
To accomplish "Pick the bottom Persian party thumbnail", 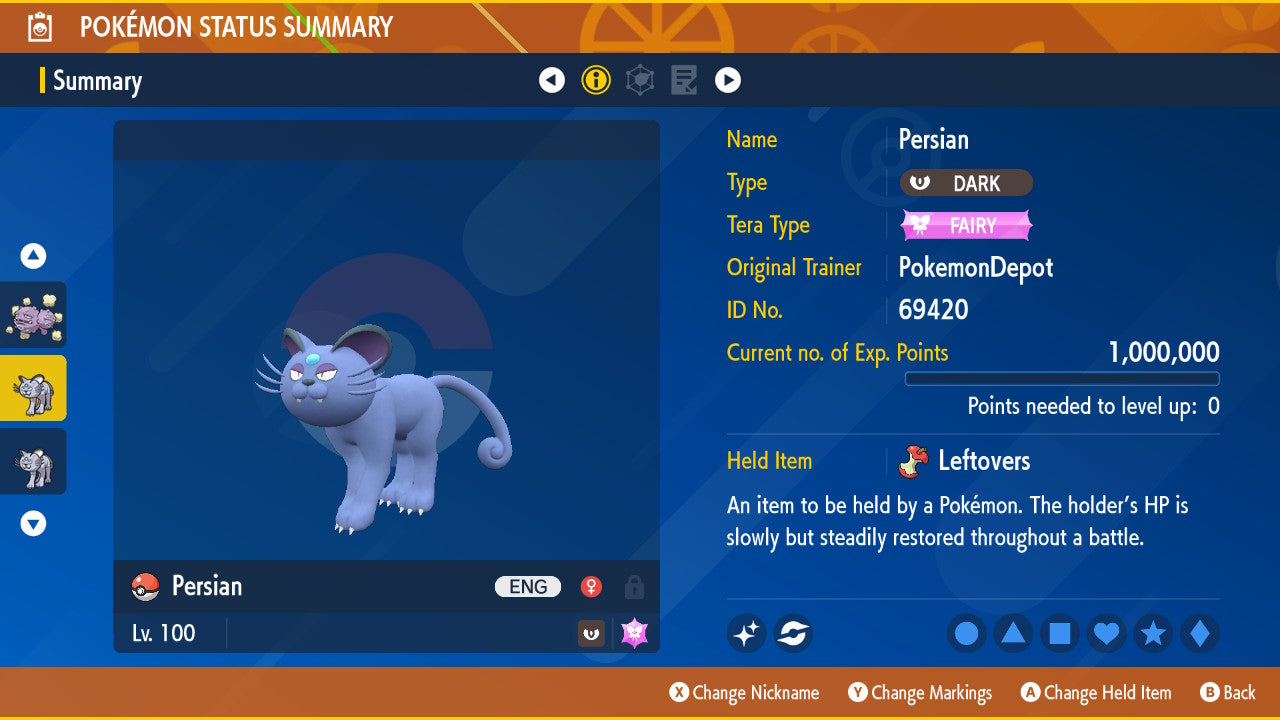I will [34, 461].
